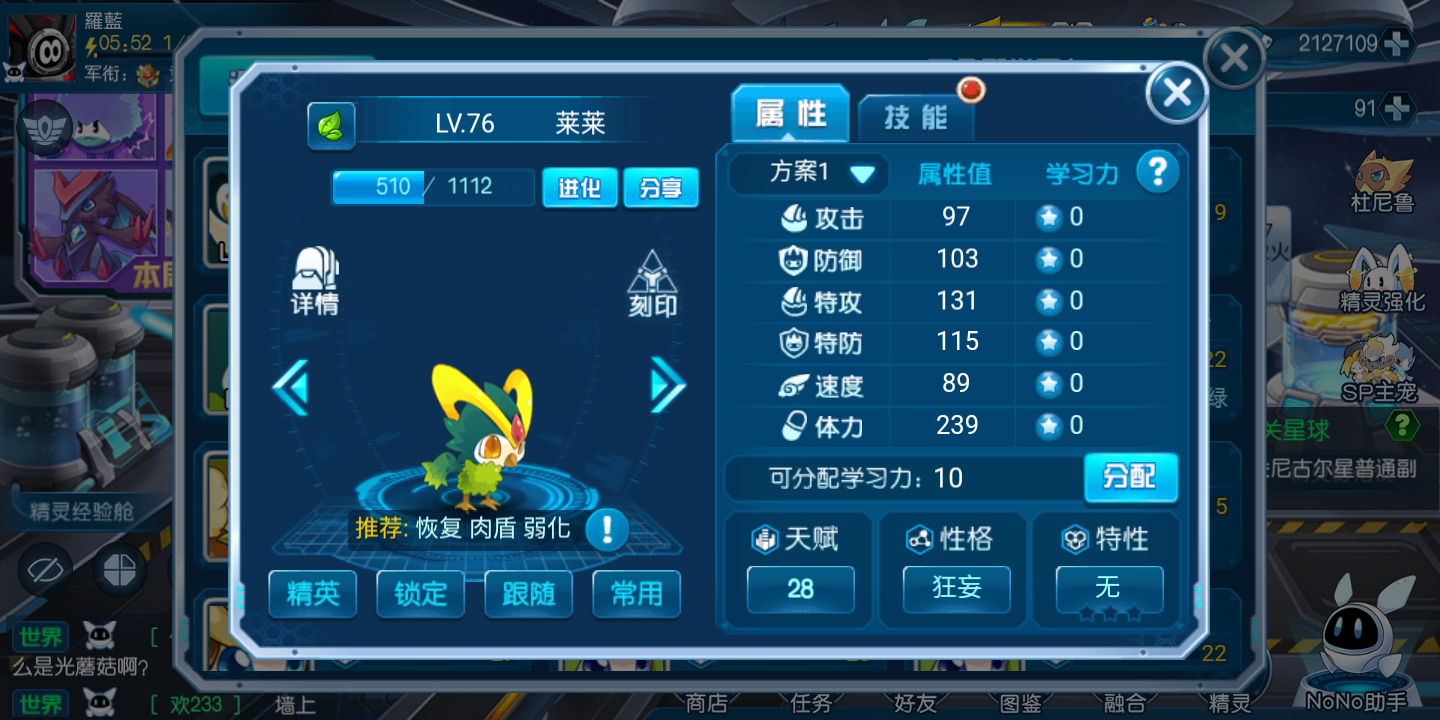Open the 方案1 dropdown
This screenshot has width=1440, height=720.
[808, 173]
